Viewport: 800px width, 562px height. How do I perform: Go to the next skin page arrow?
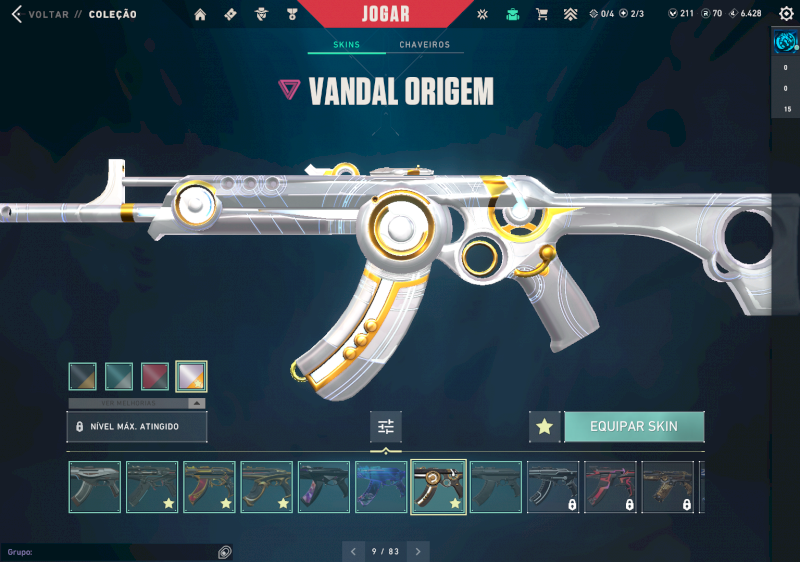coord(419,551)
